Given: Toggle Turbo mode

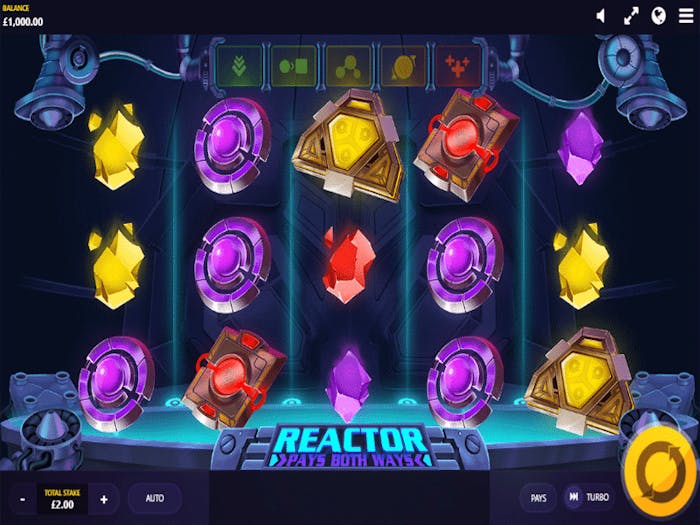Looking at the screenshot, I should pos(589,497).
